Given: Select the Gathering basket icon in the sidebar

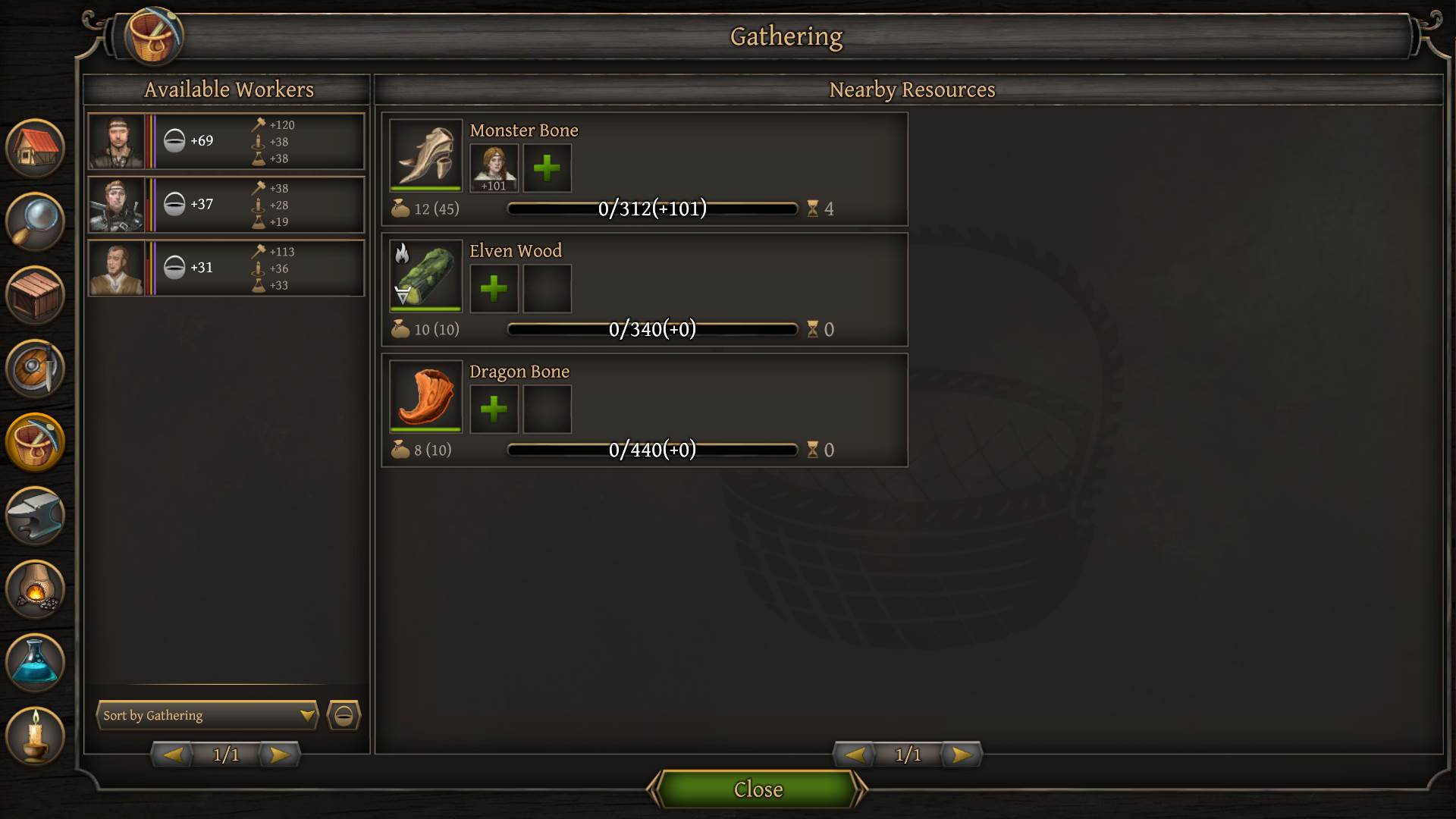Looking at the screenshot, I should (35, 442).
